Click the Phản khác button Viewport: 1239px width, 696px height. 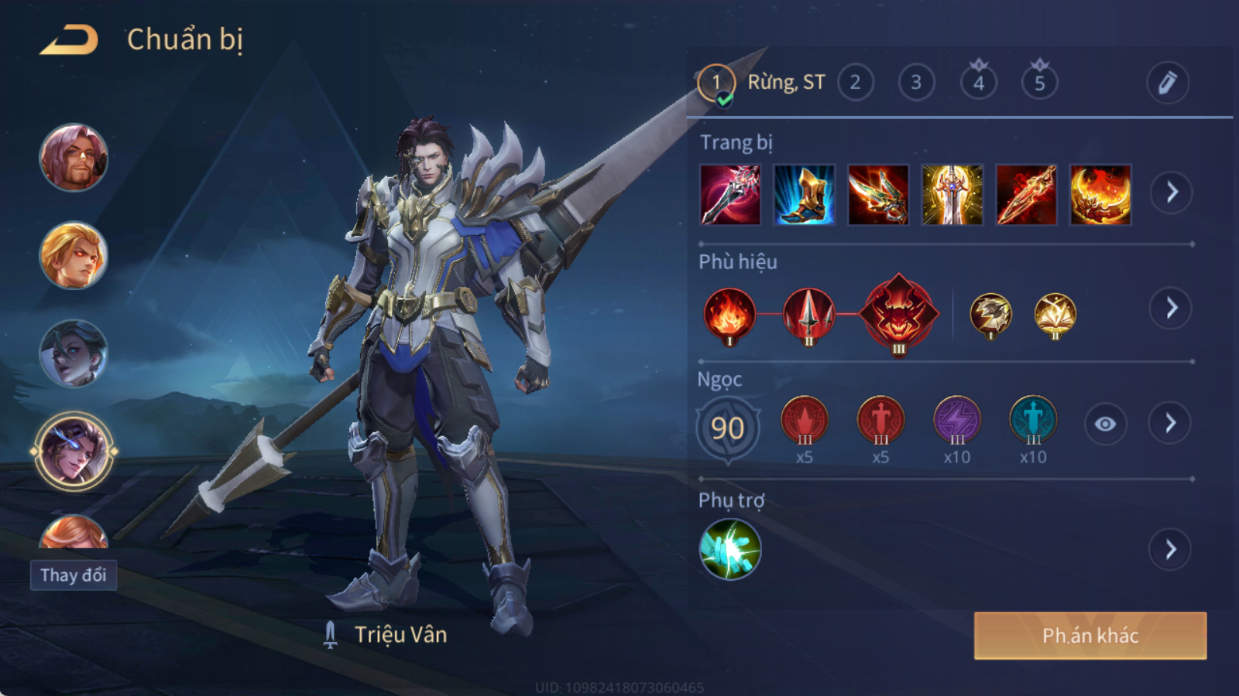coord(1090,636)
